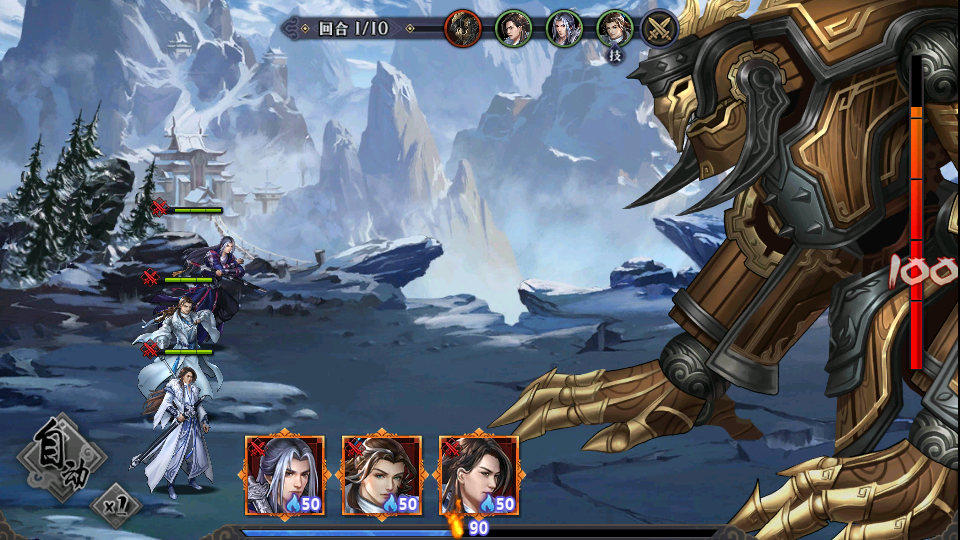
Task: Click the silver-haired portrait in the turn-order bar
Action: pyautogui.click(x=564, y=28)
